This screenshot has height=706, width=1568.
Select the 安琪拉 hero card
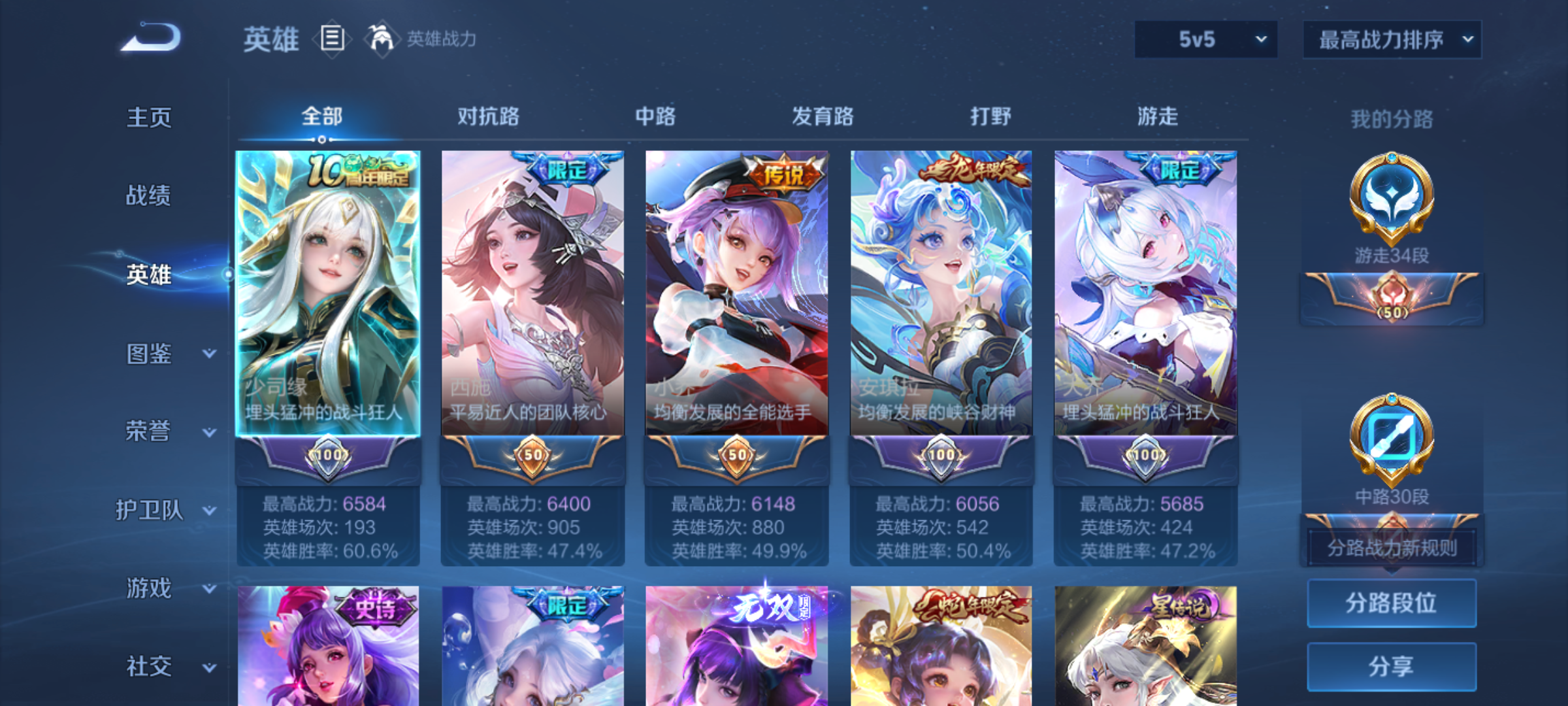(941, 294)
